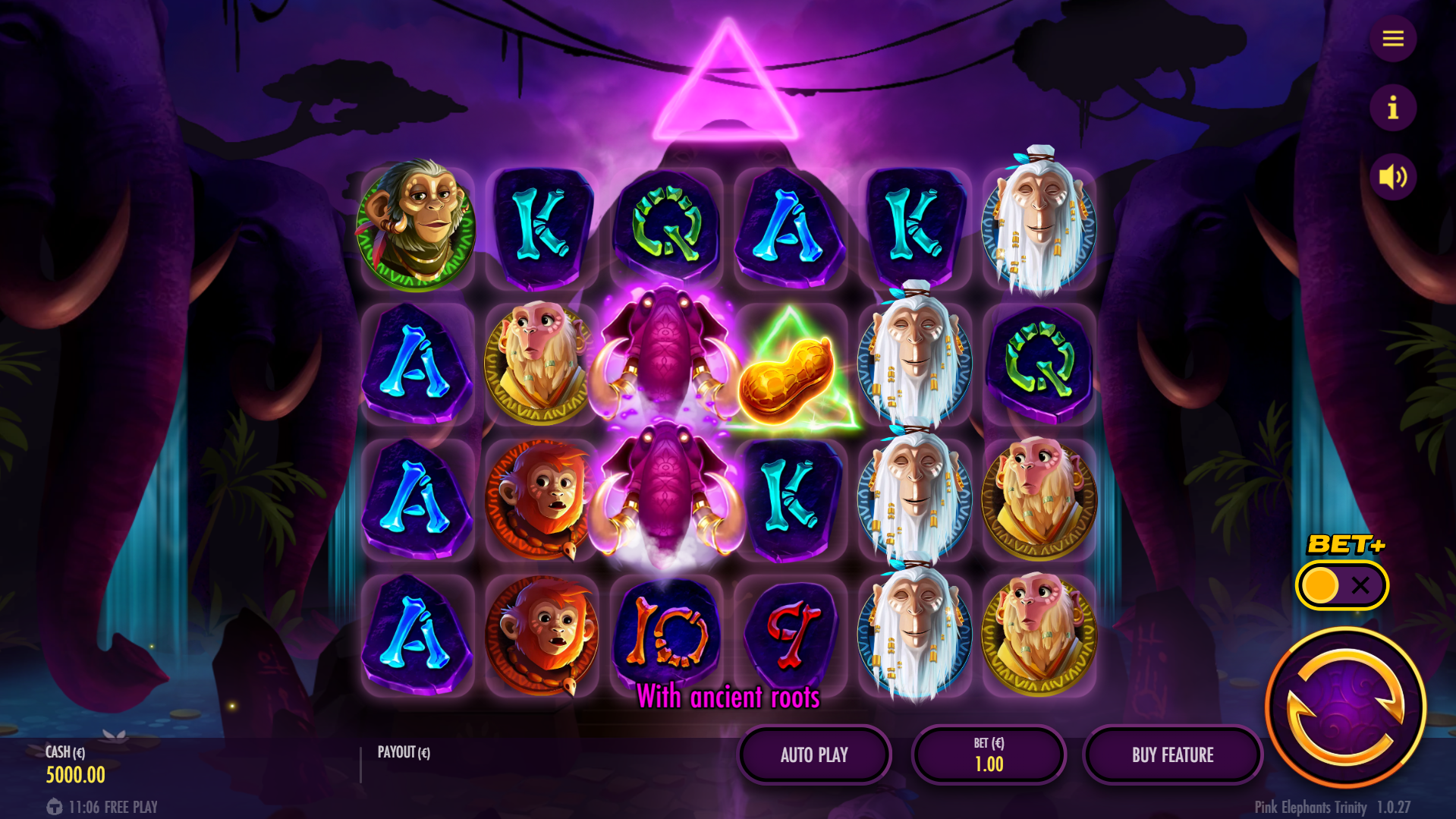Toggle the BET+ switch

(1341, 585)
